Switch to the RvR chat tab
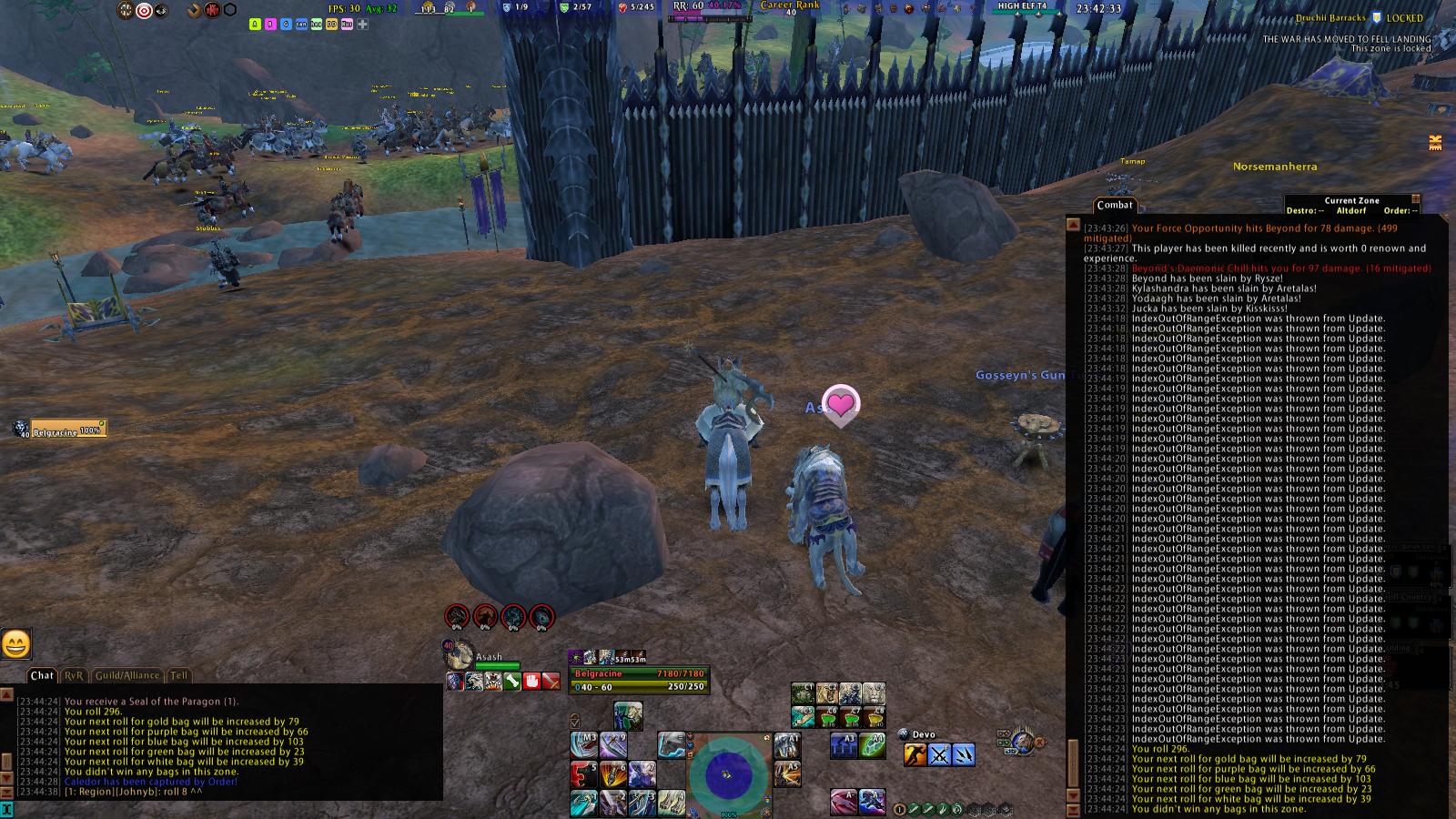 pos(74,675)
